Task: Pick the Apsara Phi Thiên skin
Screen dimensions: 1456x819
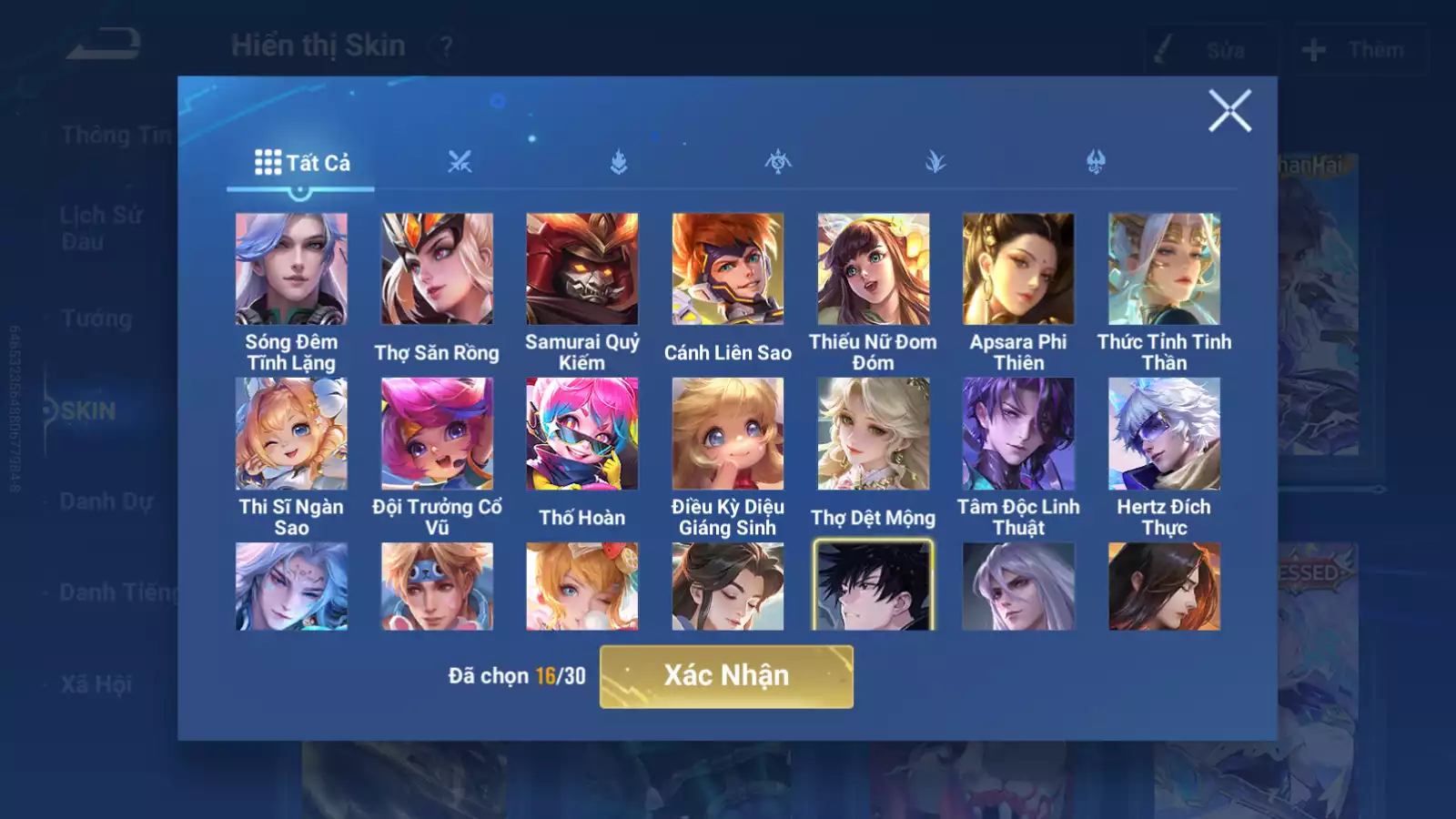Action: [x=1018, y=269]
